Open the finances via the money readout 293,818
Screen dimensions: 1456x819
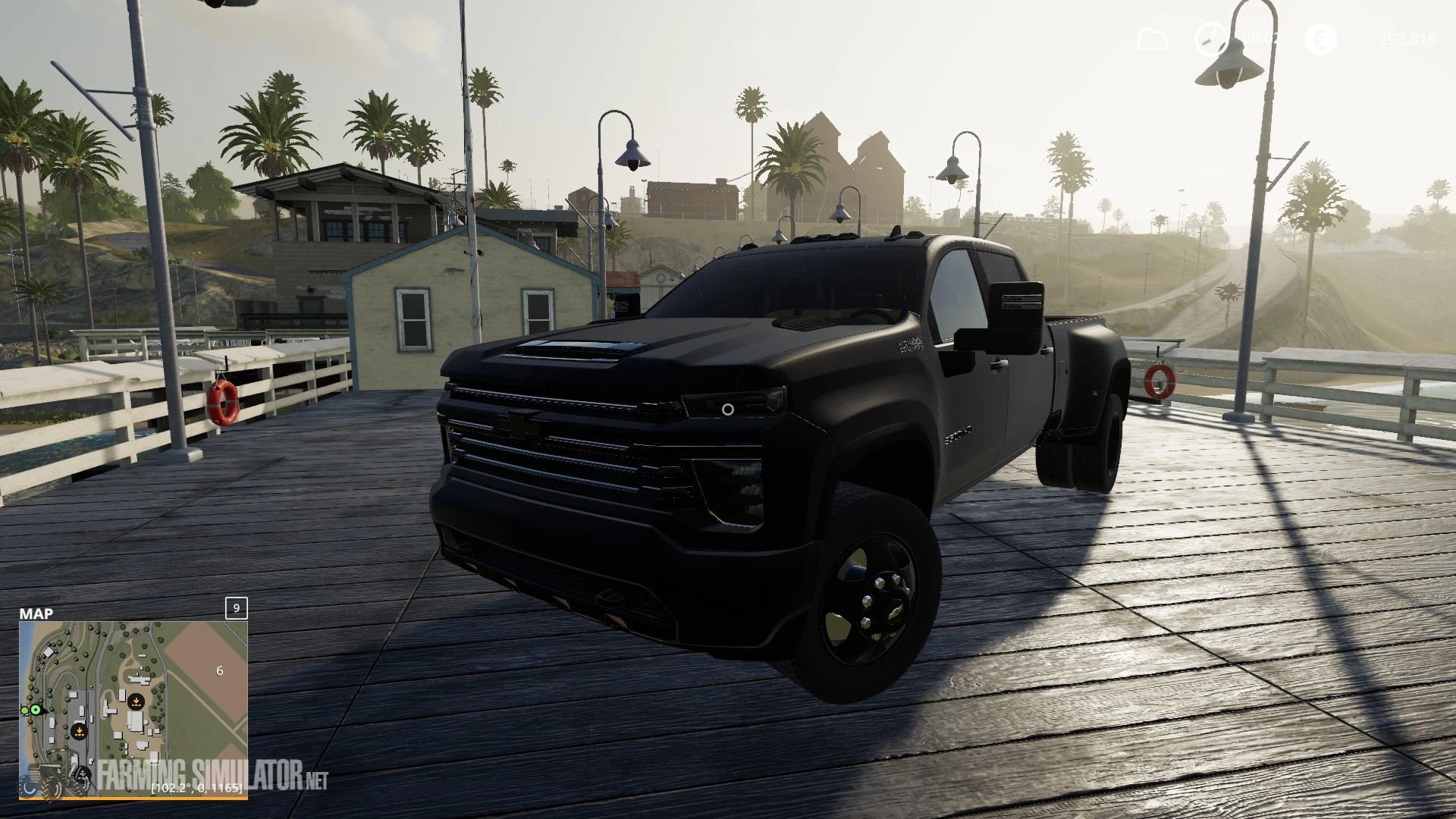[x=1407, y=39]
